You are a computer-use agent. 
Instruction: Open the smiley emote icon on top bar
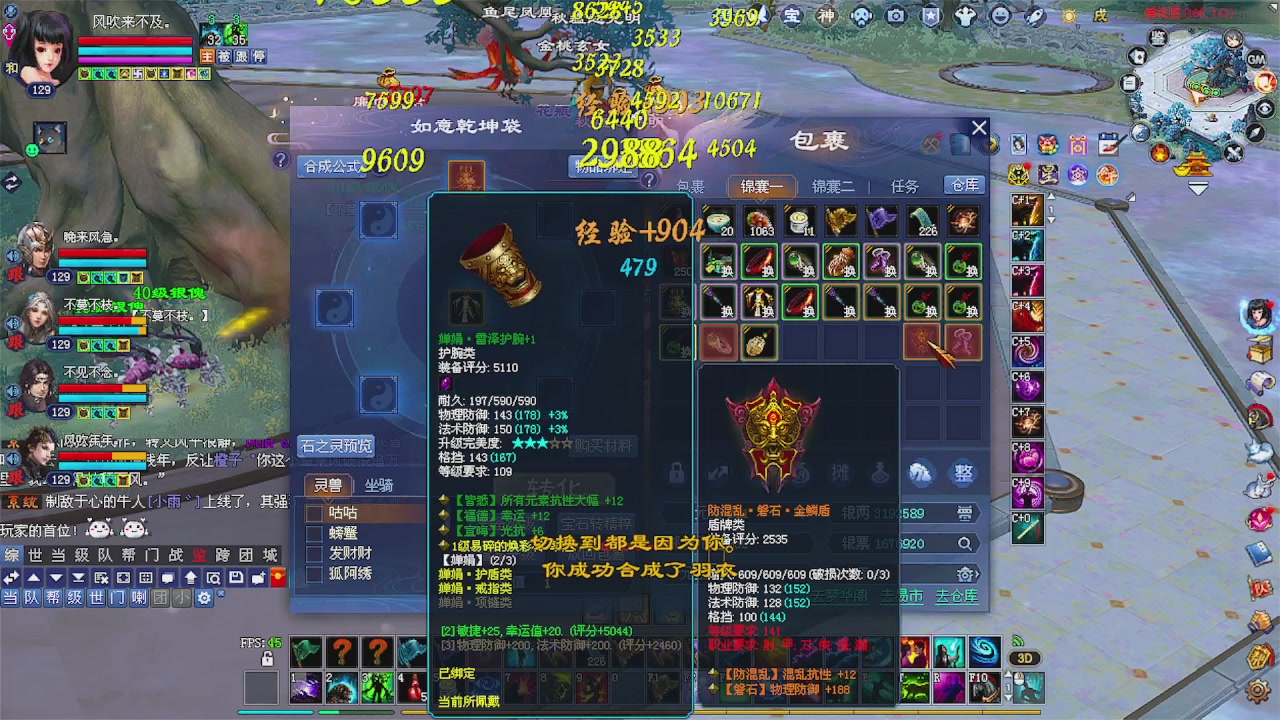tap(999, 15)
